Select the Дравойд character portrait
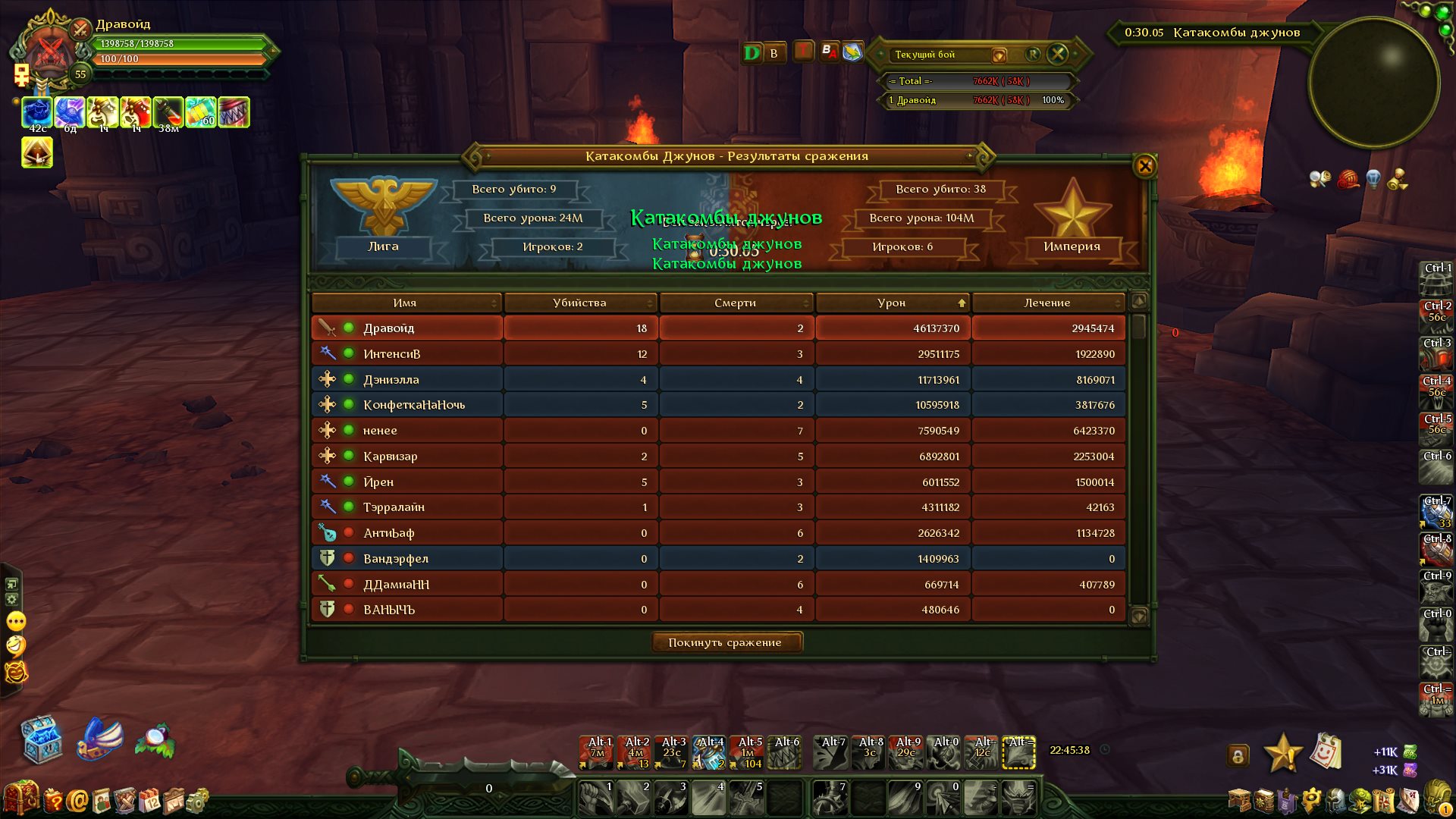The width and height of the screenshot is (1456, 819). pos(50,53)
